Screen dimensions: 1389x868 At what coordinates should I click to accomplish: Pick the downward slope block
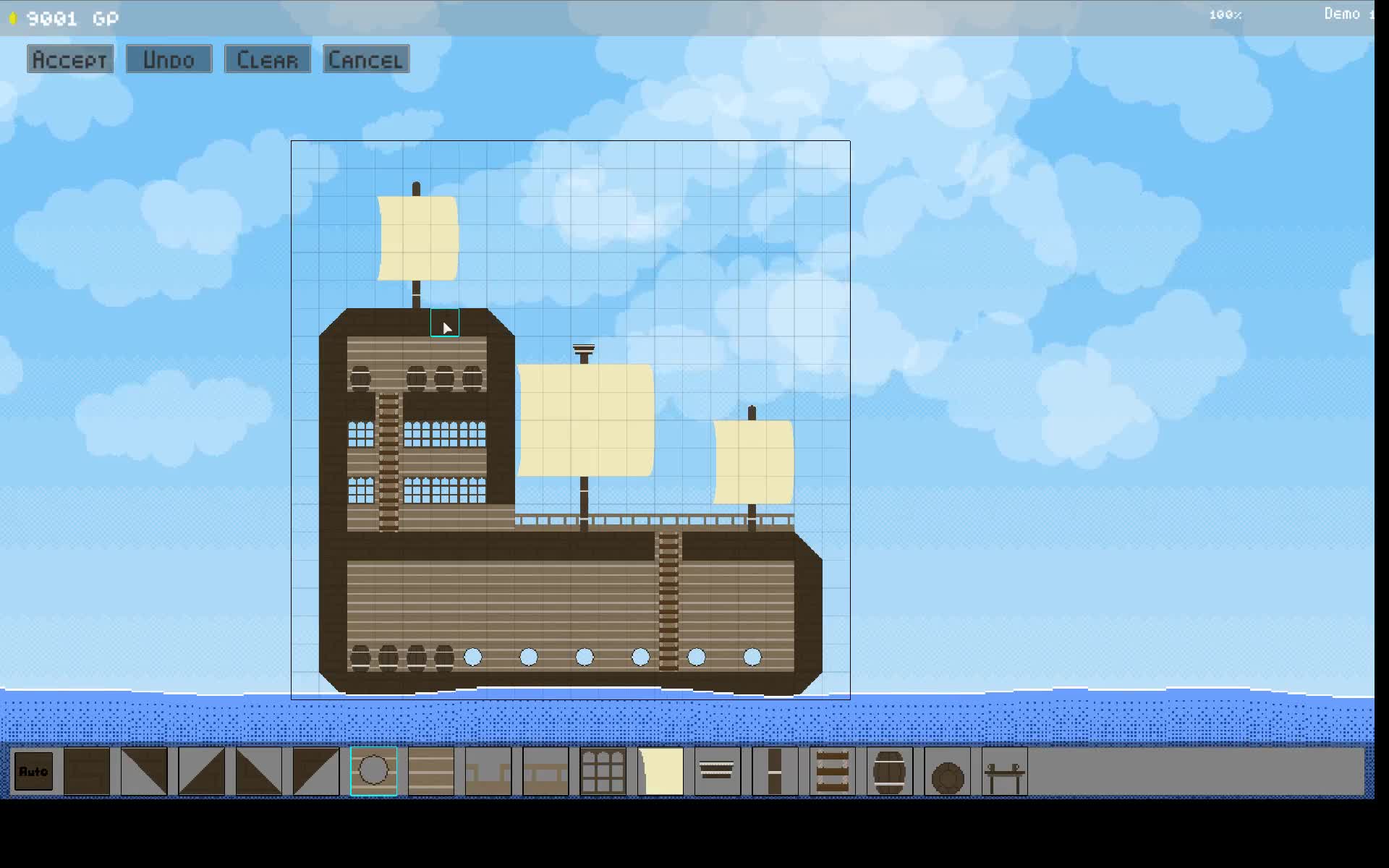144,772
